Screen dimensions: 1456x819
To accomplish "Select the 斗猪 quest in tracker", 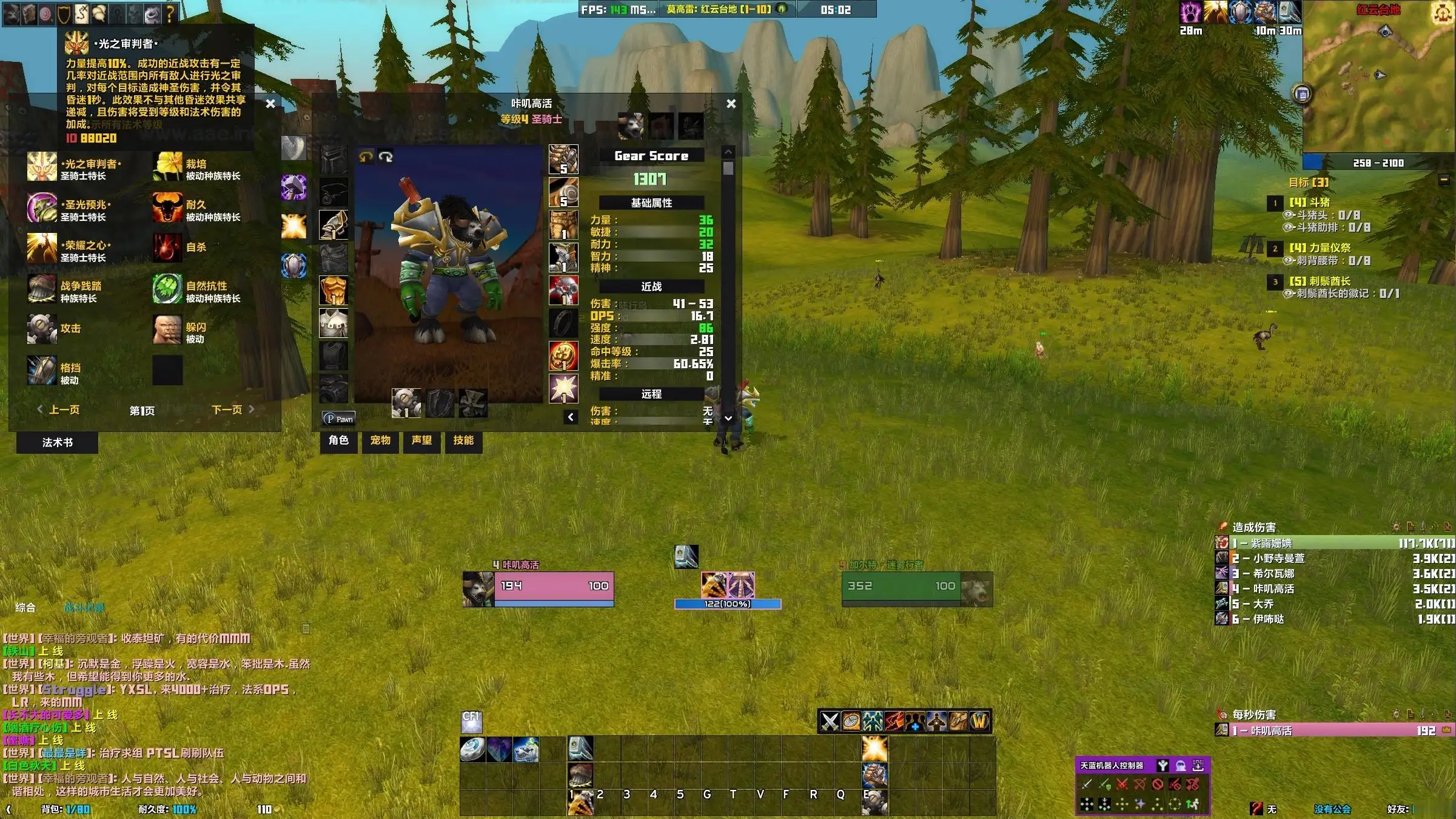I will [x=1309, y=203].
